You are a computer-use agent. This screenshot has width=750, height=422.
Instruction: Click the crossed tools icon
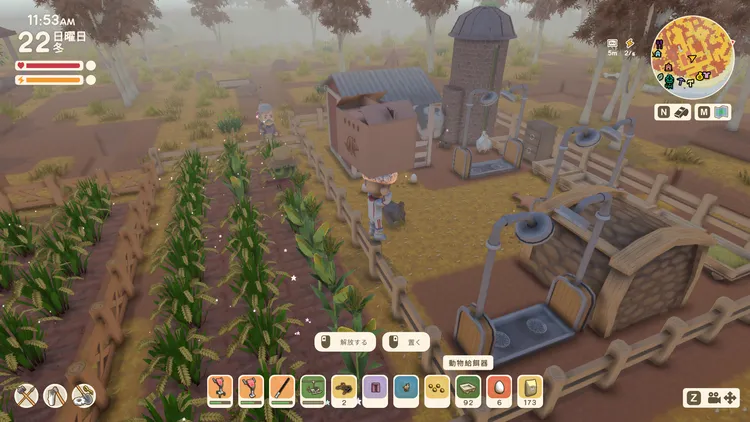(x=26, y=396)
